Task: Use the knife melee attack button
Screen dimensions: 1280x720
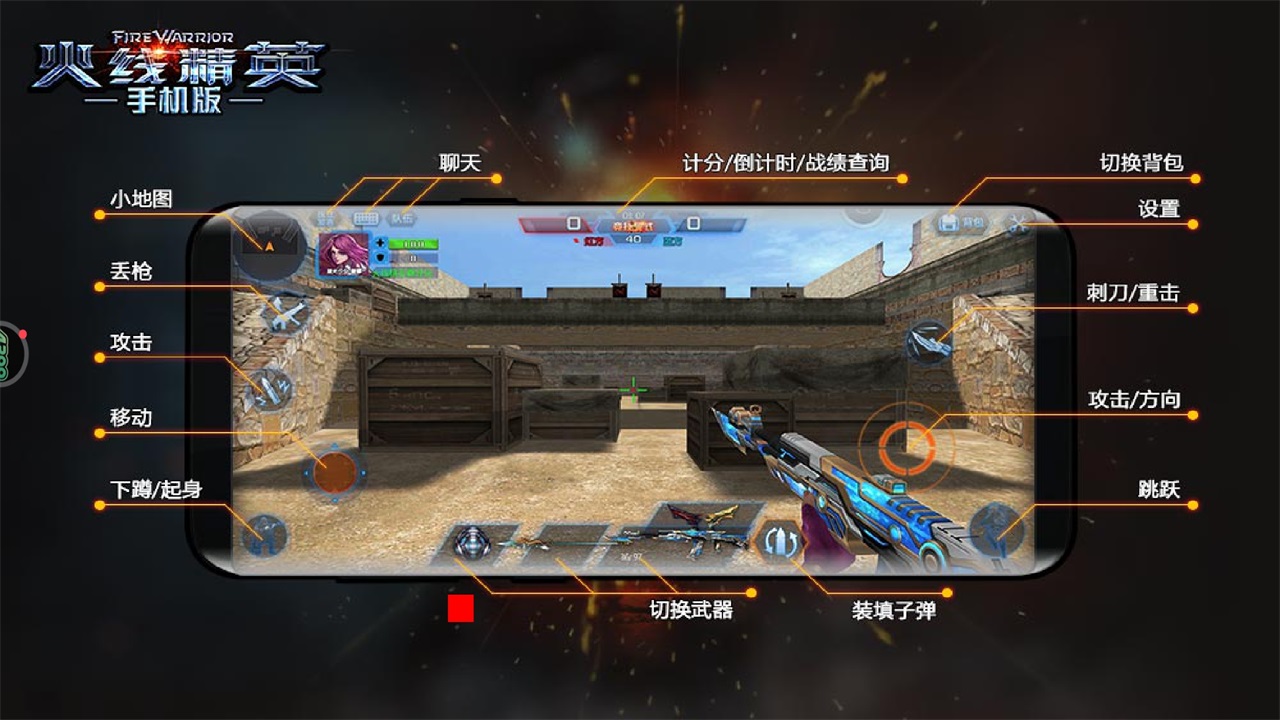Action: tap(929, 341)
